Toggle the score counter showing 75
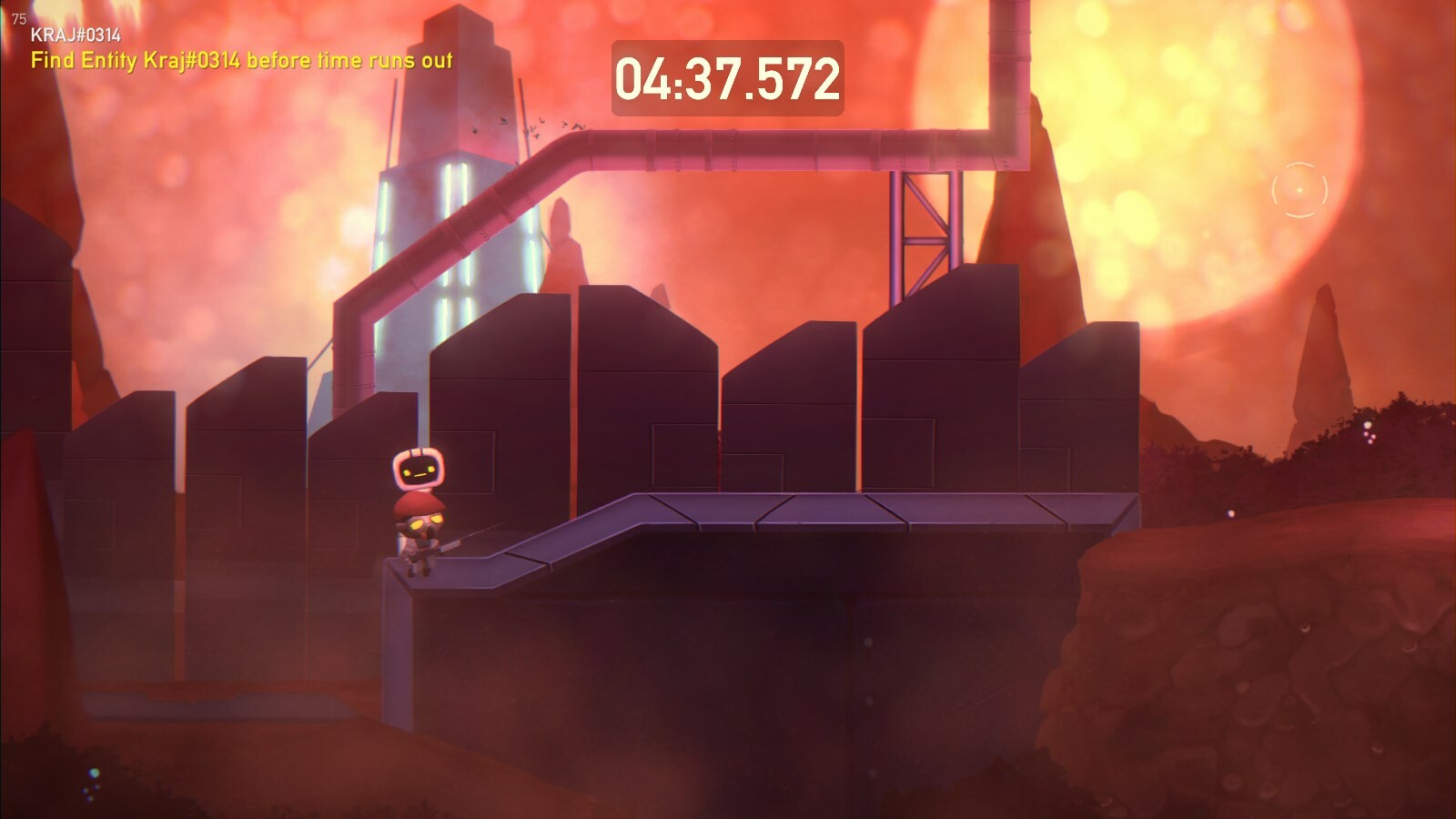The width and height of the screenshot is (1456, 819). pos(18,15)
